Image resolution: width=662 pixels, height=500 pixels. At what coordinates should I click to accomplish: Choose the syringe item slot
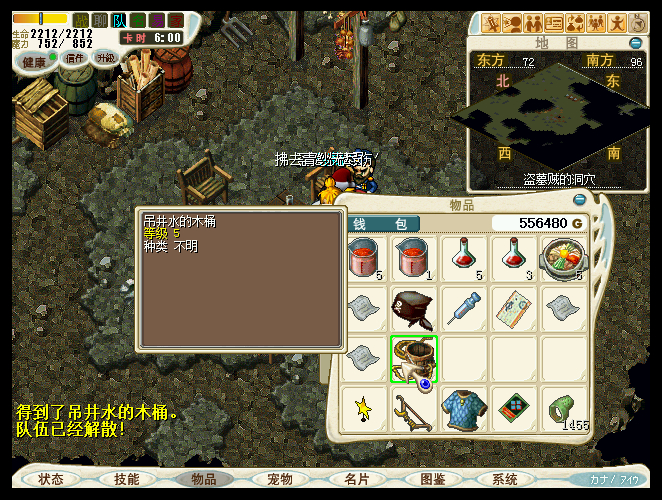(465, 308)
